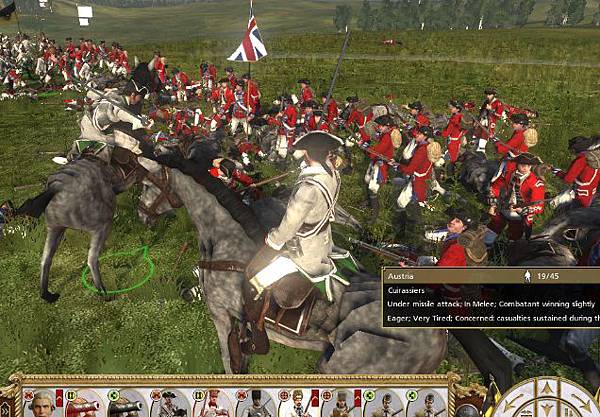Select the general's unit card with white wig

coord(42,403)
